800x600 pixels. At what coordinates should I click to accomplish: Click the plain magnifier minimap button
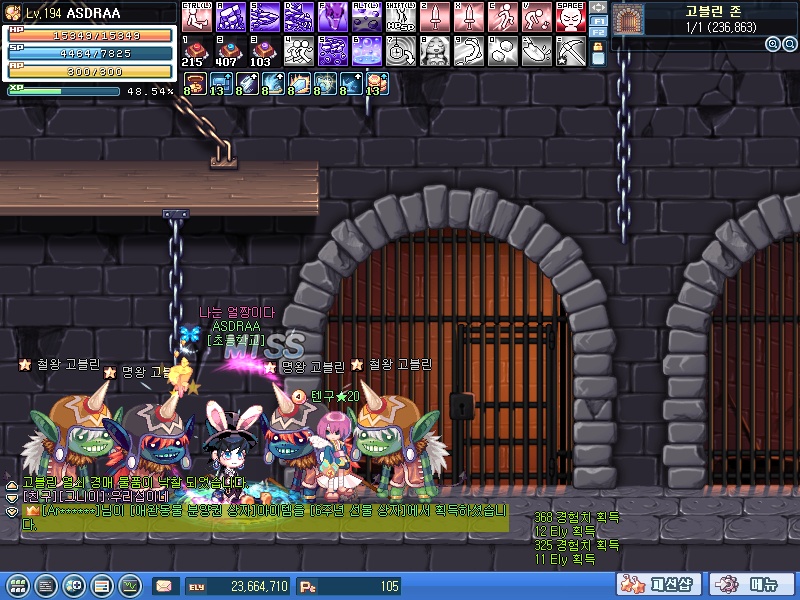click(x=788, y=44)
